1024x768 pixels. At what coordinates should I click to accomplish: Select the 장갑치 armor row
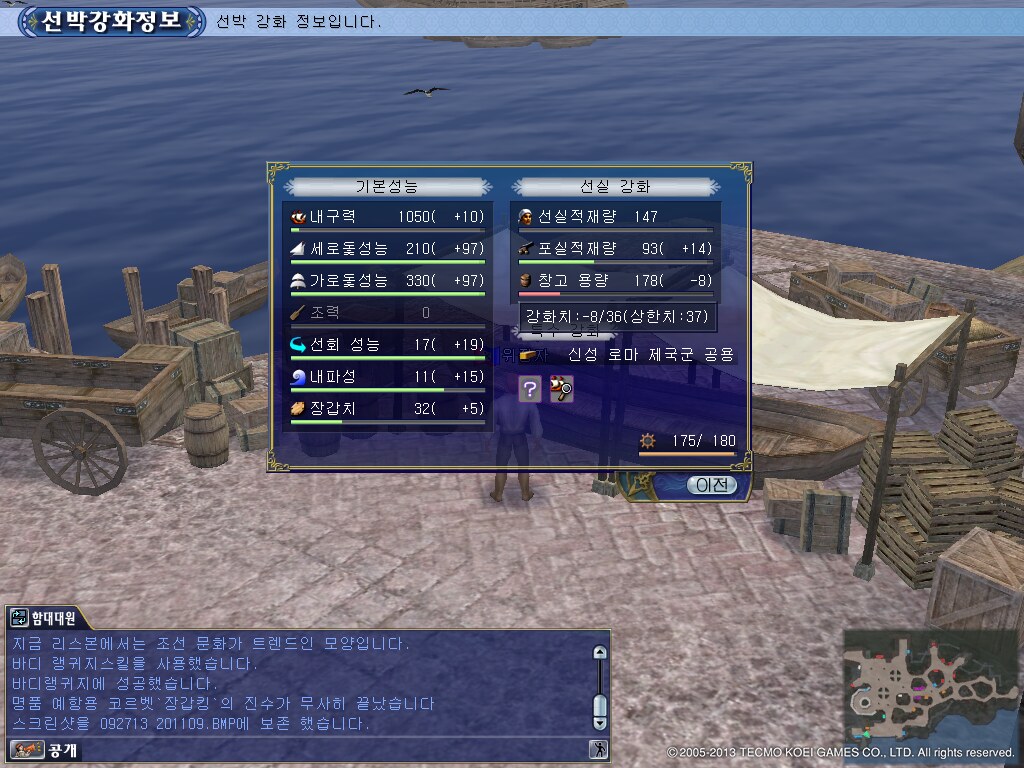click(x=388, y=409)
